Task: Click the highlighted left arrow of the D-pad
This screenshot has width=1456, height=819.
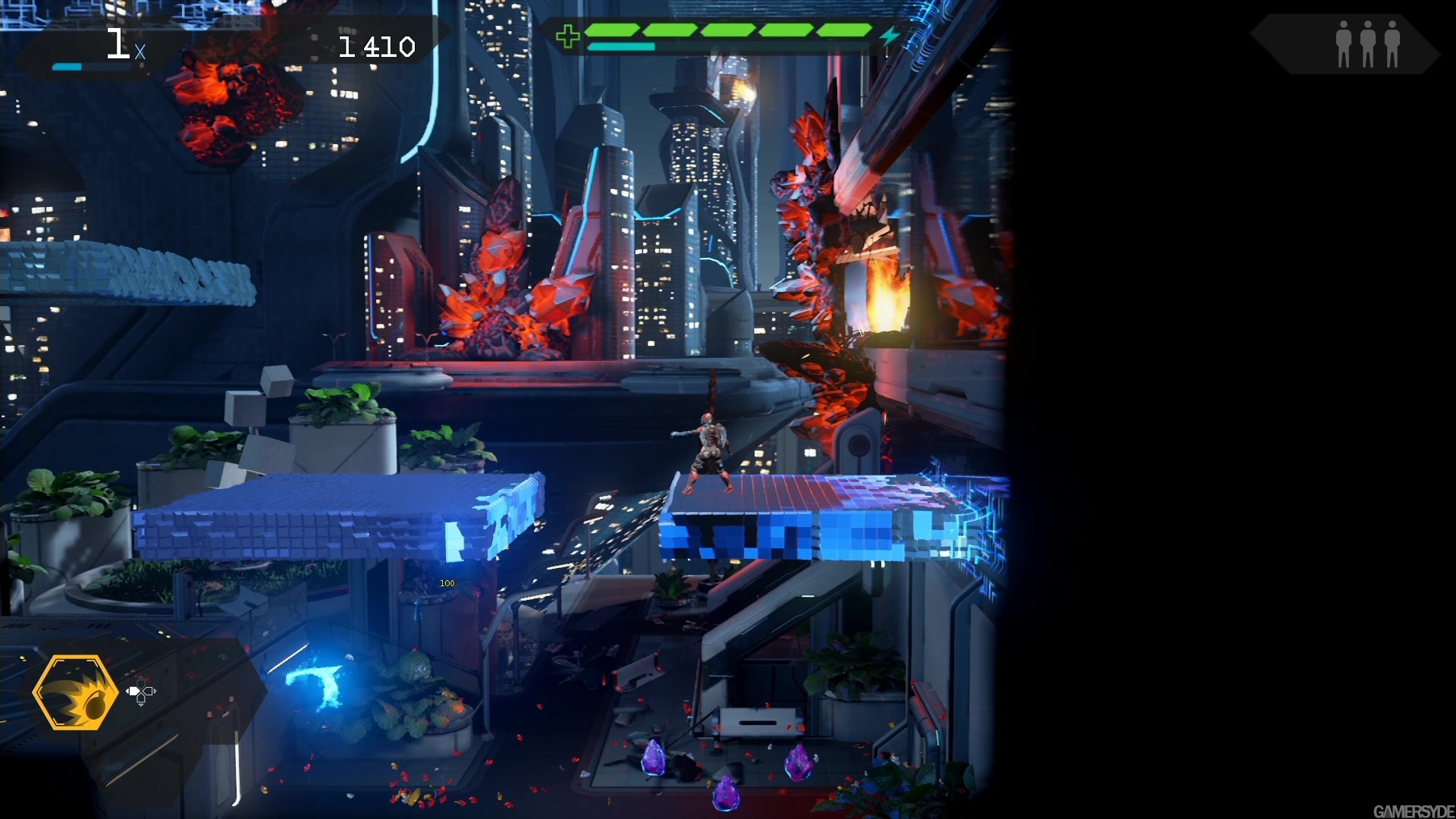Action: tap(135, 692)
